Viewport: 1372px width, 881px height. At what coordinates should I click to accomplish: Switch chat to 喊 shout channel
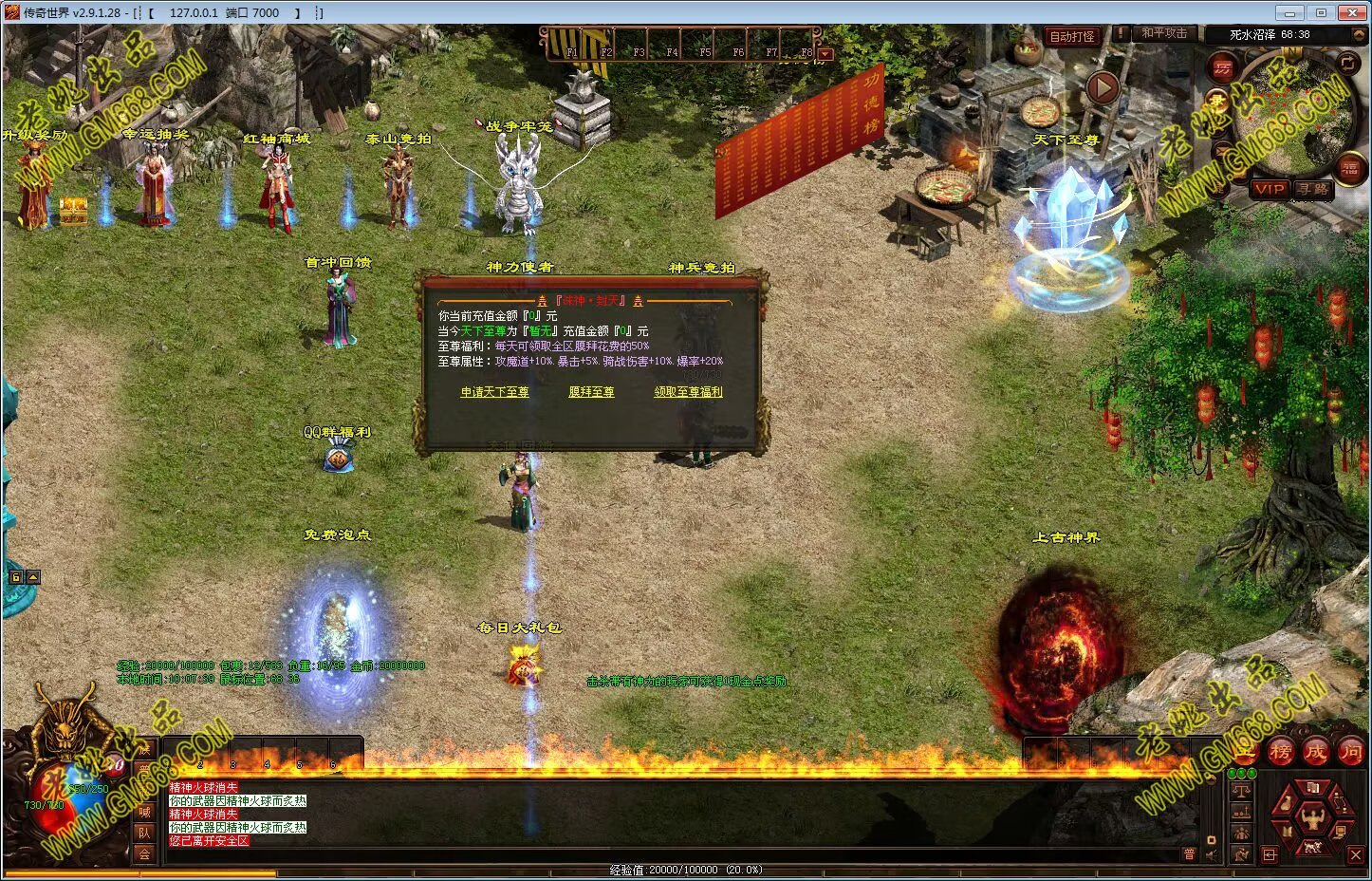tap(144, 812)
